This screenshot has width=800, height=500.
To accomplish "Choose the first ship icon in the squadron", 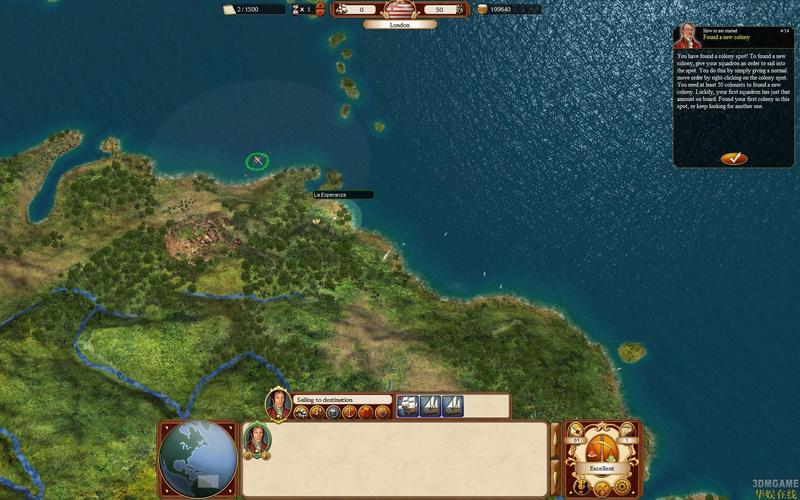I will coord(408,406).
